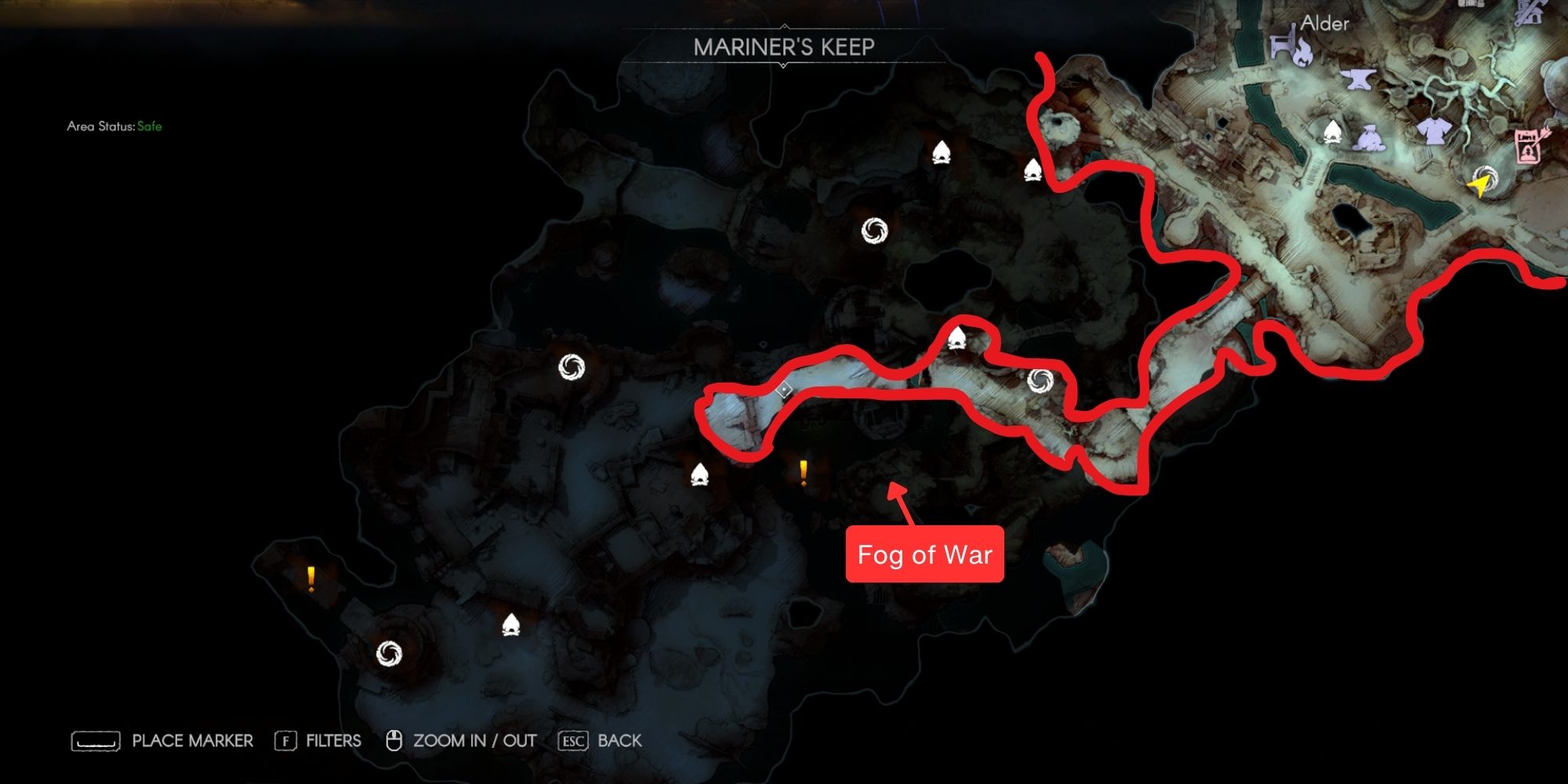Viewport: 1568px width, 784px height.
Task: Click the mouse Zoom In / Out icon
Action: [x=394, y=740]
